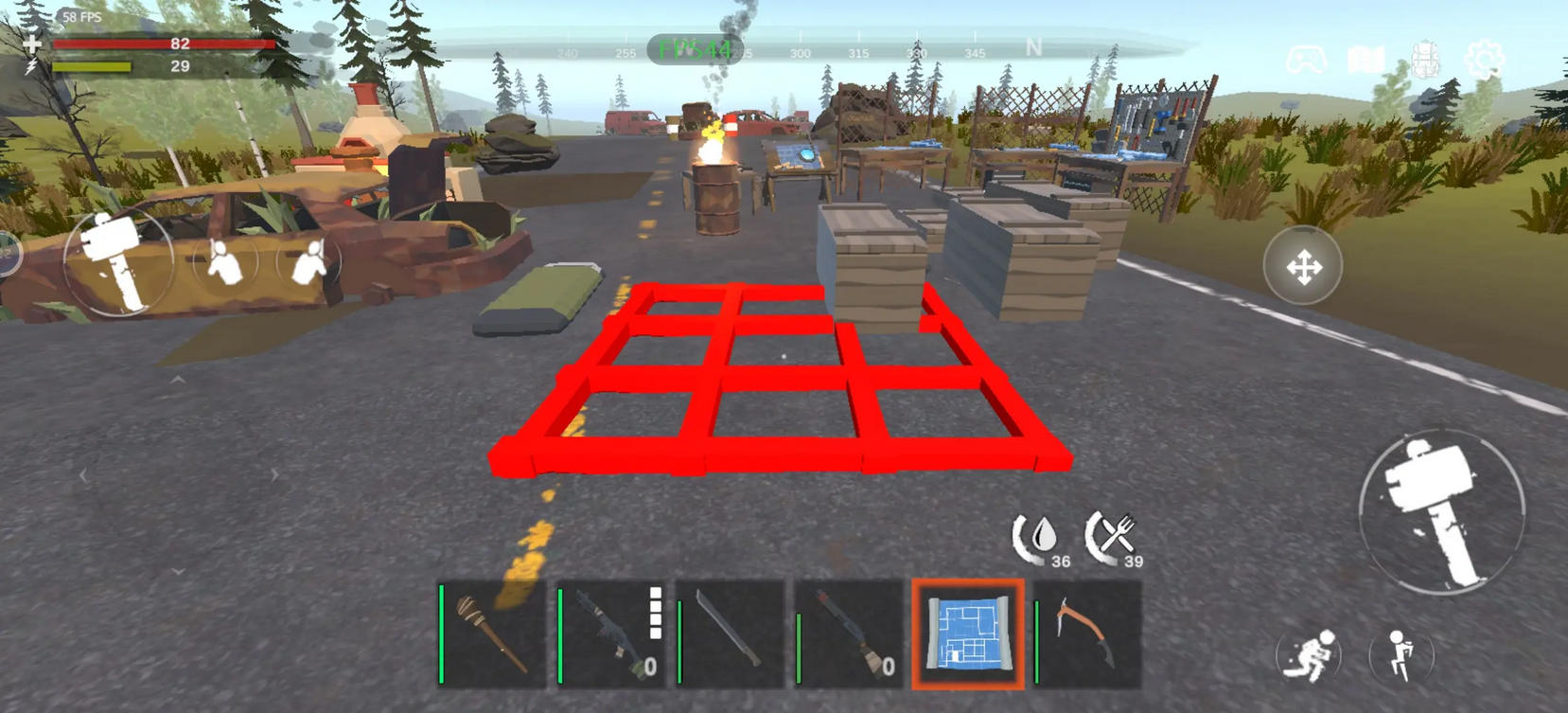Select the wooden club hotbar slot
1568x713 pixels.
492,634
